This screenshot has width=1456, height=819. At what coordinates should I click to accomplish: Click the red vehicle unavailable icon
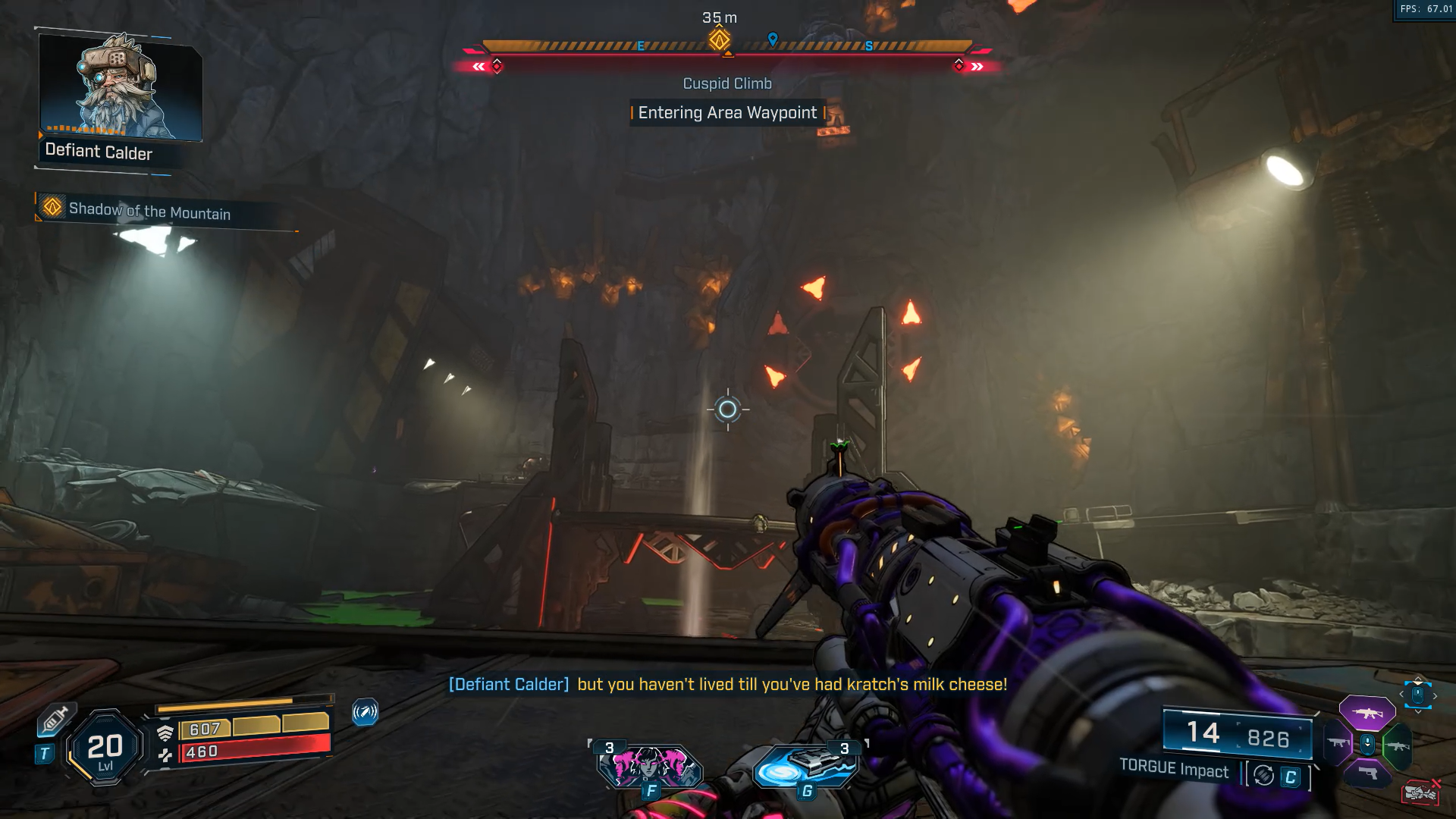1421,792
